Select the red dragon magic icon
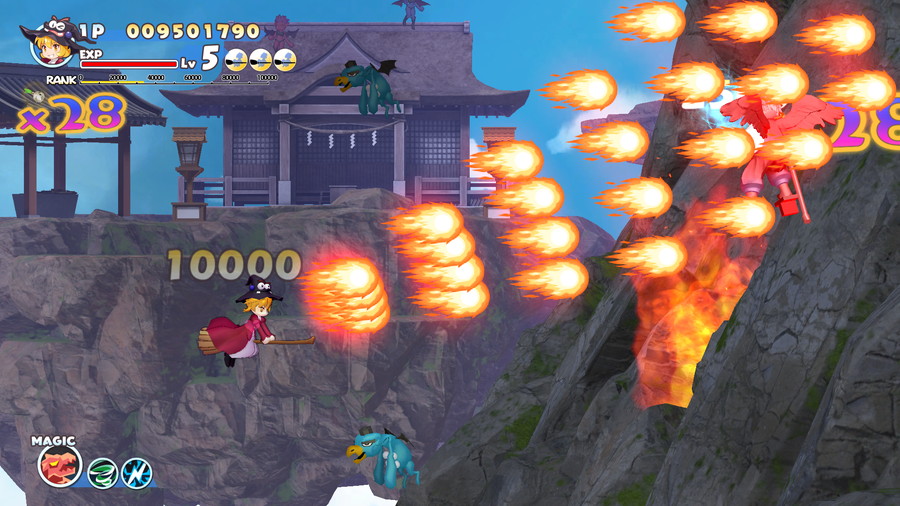Viewport: 900px width, 506px height. point(60,466)
